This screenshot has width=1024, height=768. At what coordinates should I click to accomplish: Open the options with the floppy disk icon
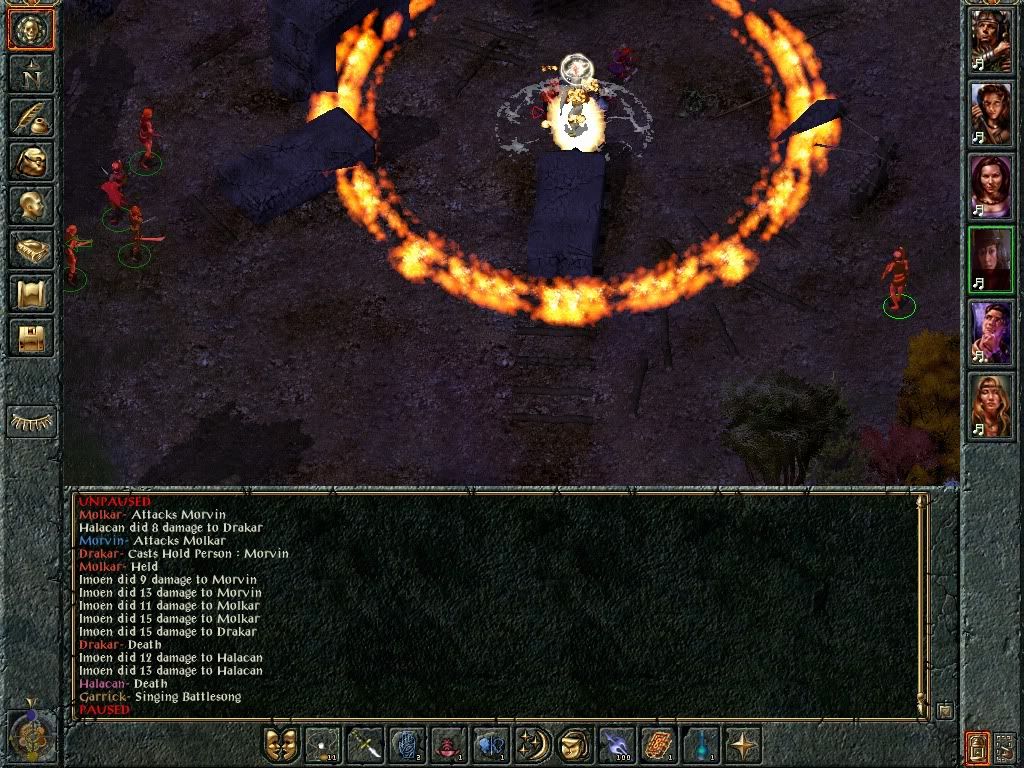[31, 337]
